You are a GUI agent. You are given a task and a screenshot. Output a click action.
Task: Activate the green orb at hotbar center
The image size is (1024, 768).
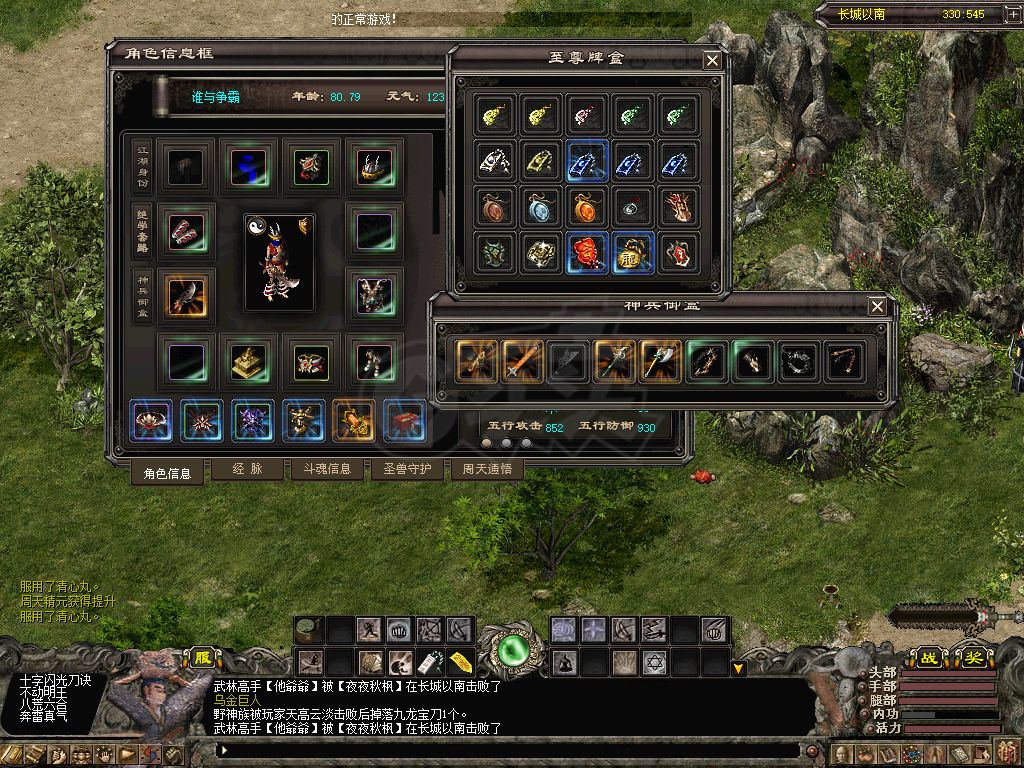(513, 651)
